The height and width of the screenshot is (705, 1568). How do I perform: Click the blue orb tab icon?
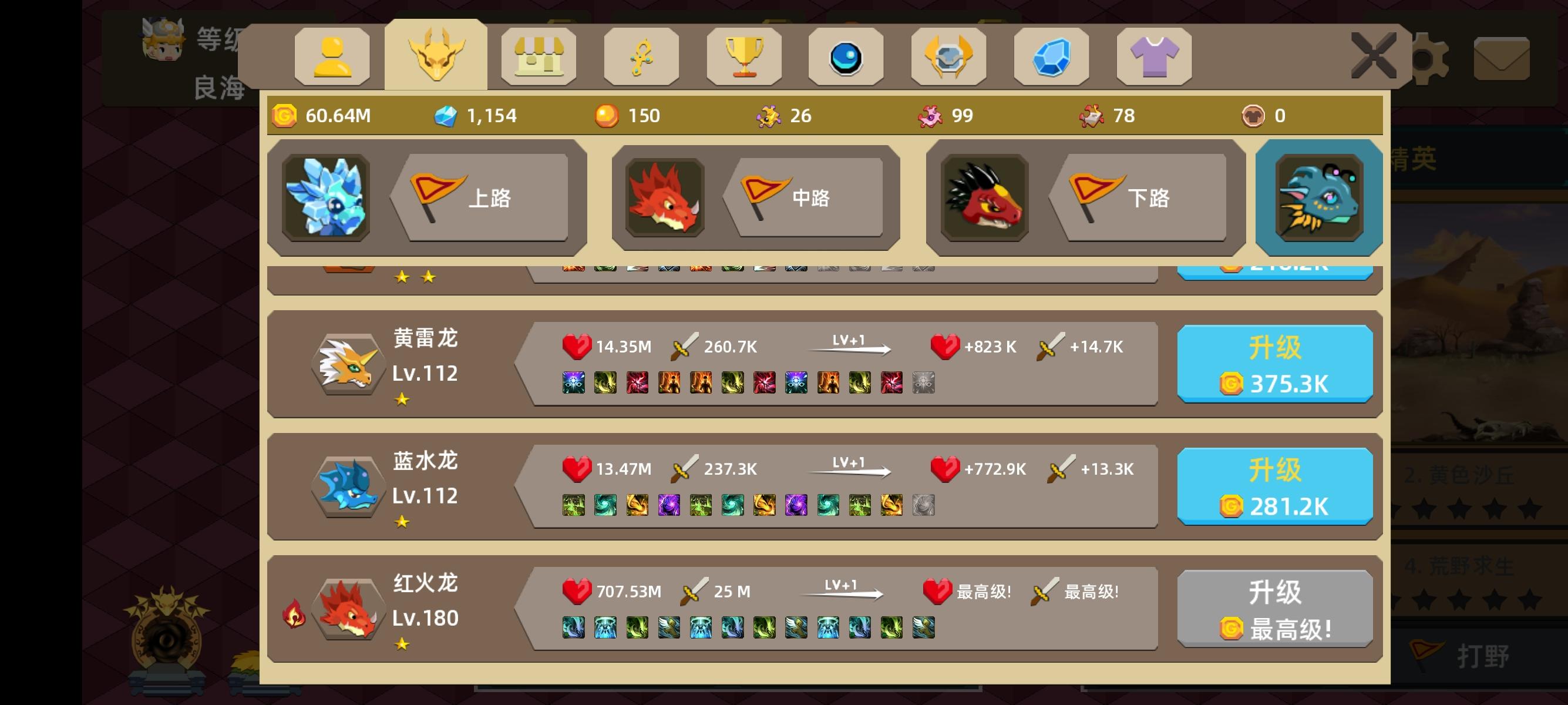coord(847,56)
